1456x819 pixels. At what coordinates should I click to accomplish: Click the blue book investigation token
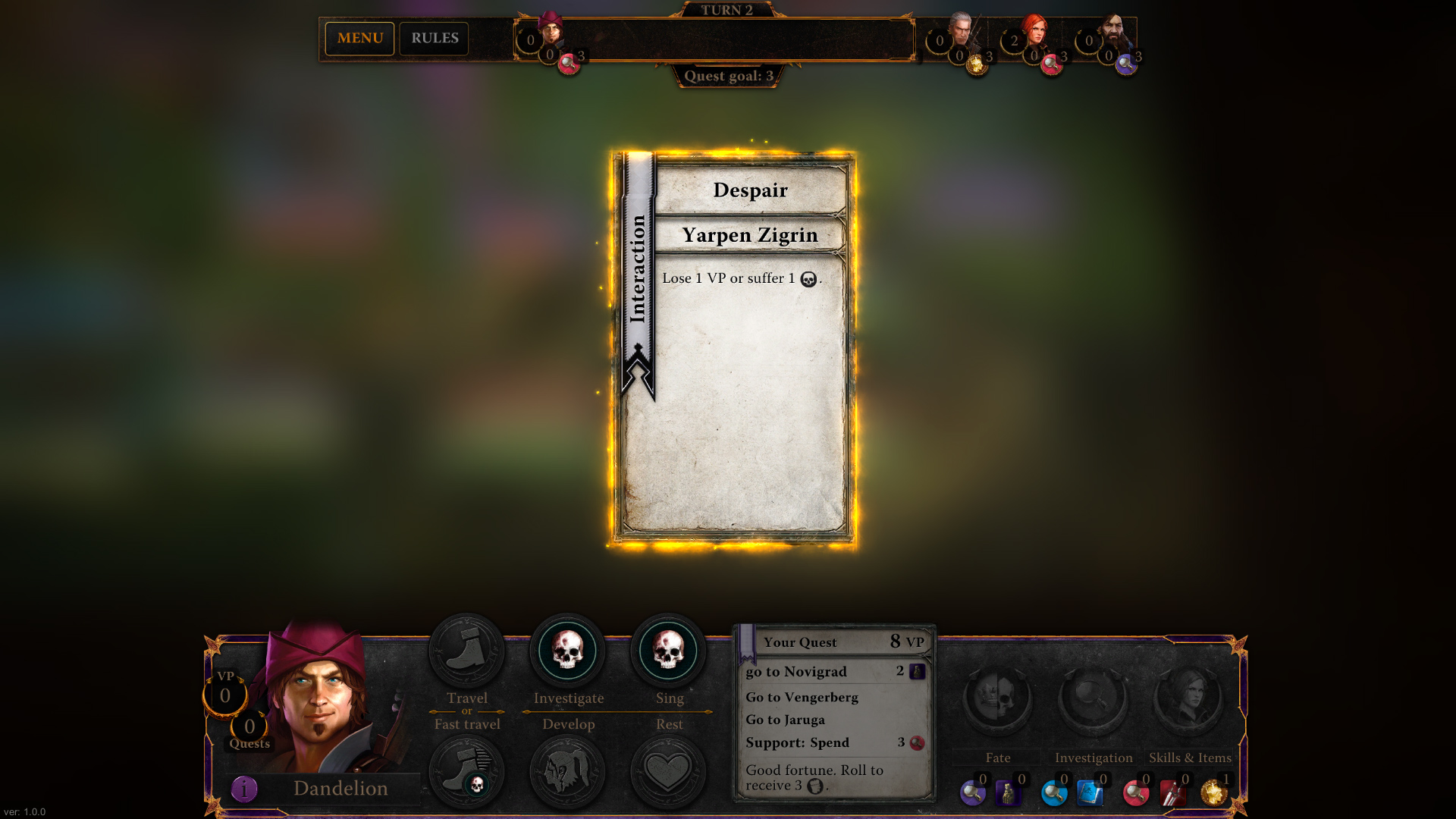(x=1090, y=793)
